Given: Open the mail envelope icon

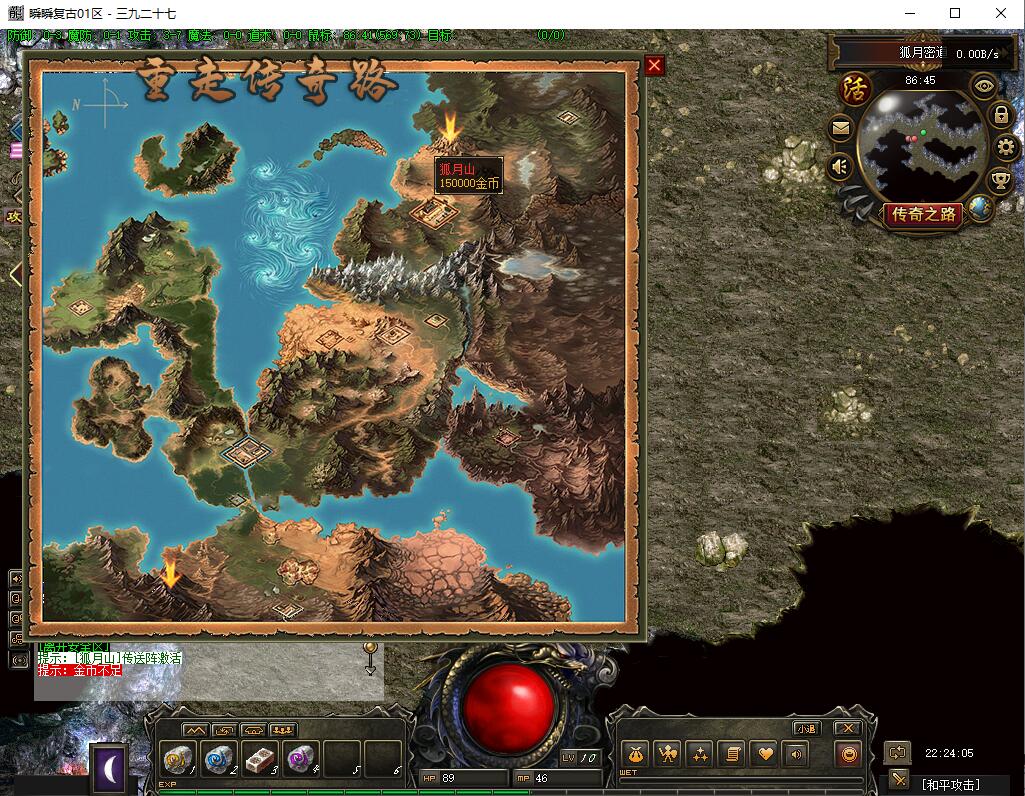Looking at the screenshot, I should click(840, 128).
